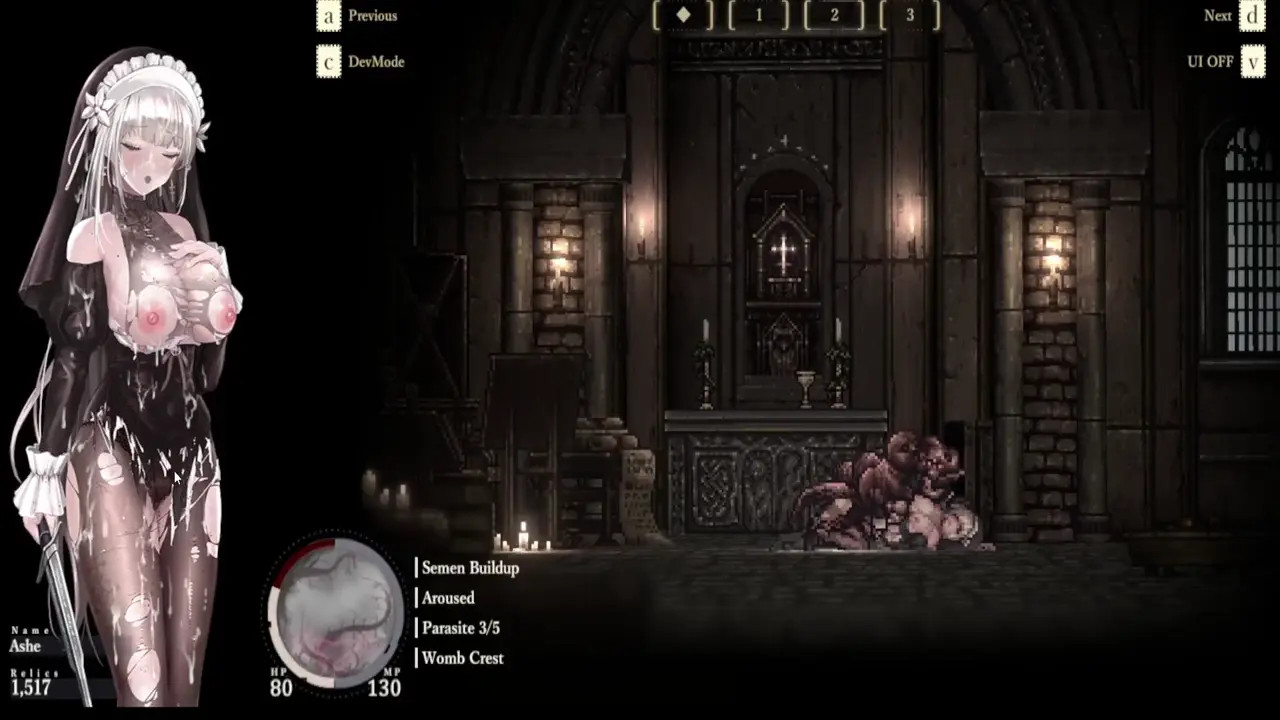
Task: Select the diamond tab at top
Action: (x=683, y=15)
